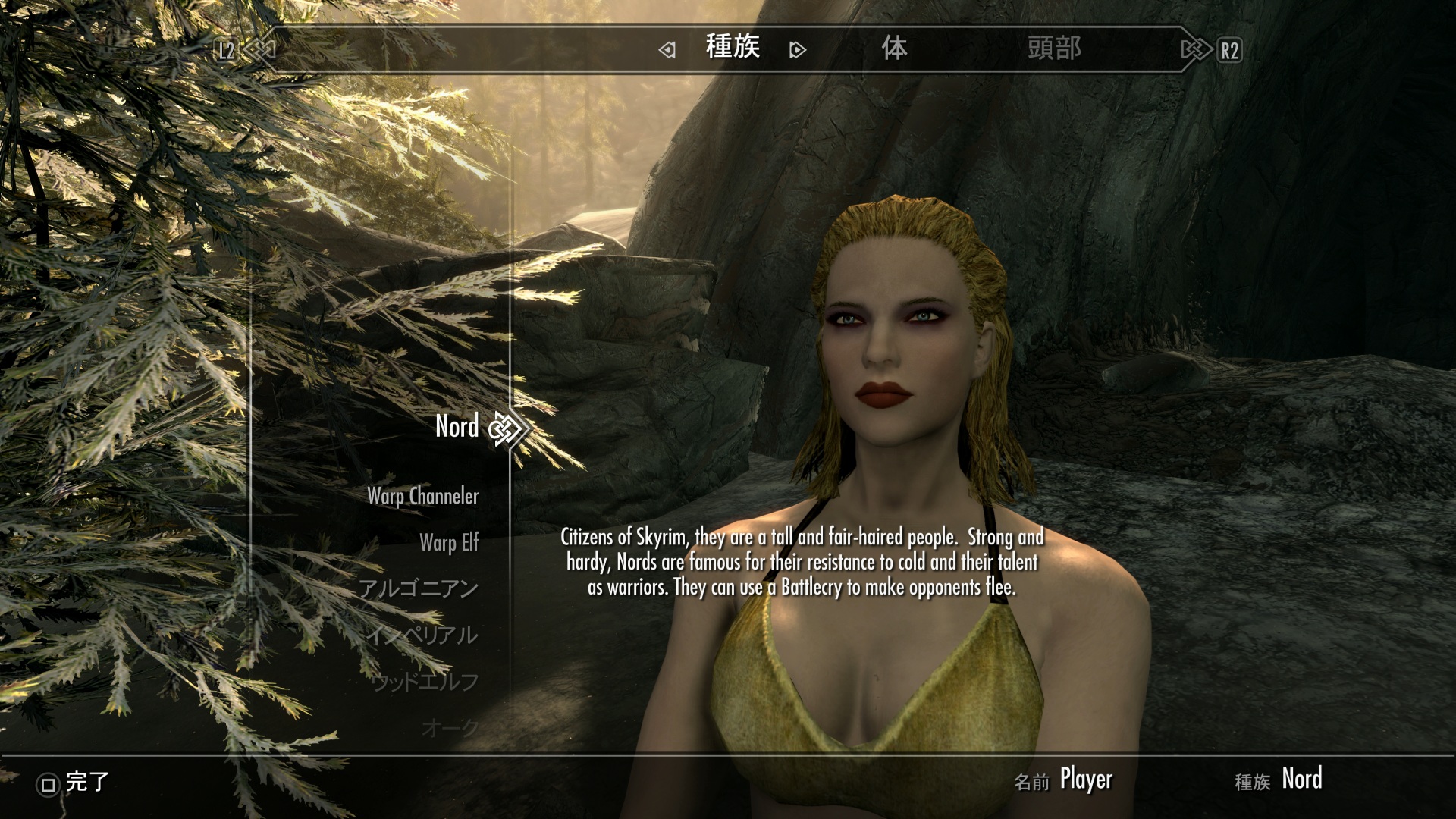Select the Warp Channeler race
Screen dimensions: 1456x819
[422, 497]
